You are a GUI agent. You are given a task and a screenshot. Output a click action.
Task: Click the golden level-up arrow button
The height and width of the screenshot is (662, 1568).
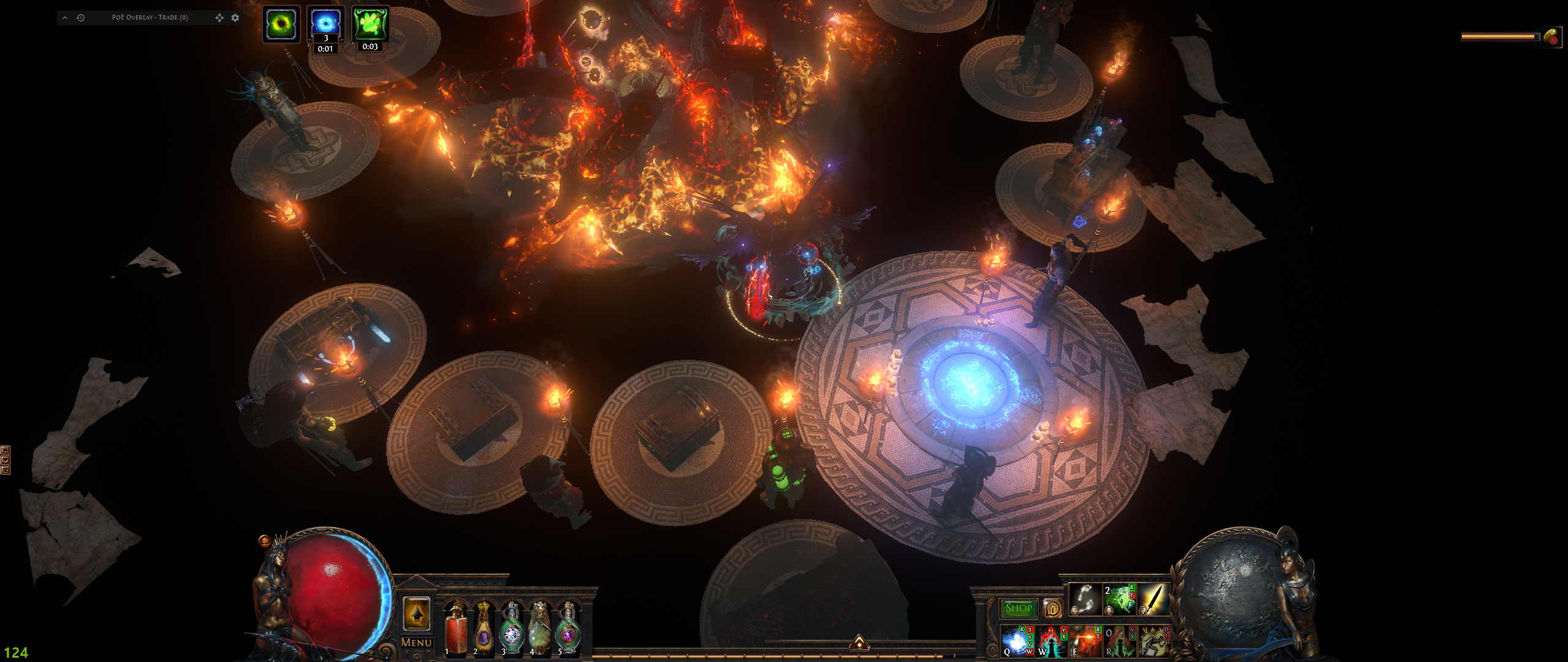[x=417, y=614]
